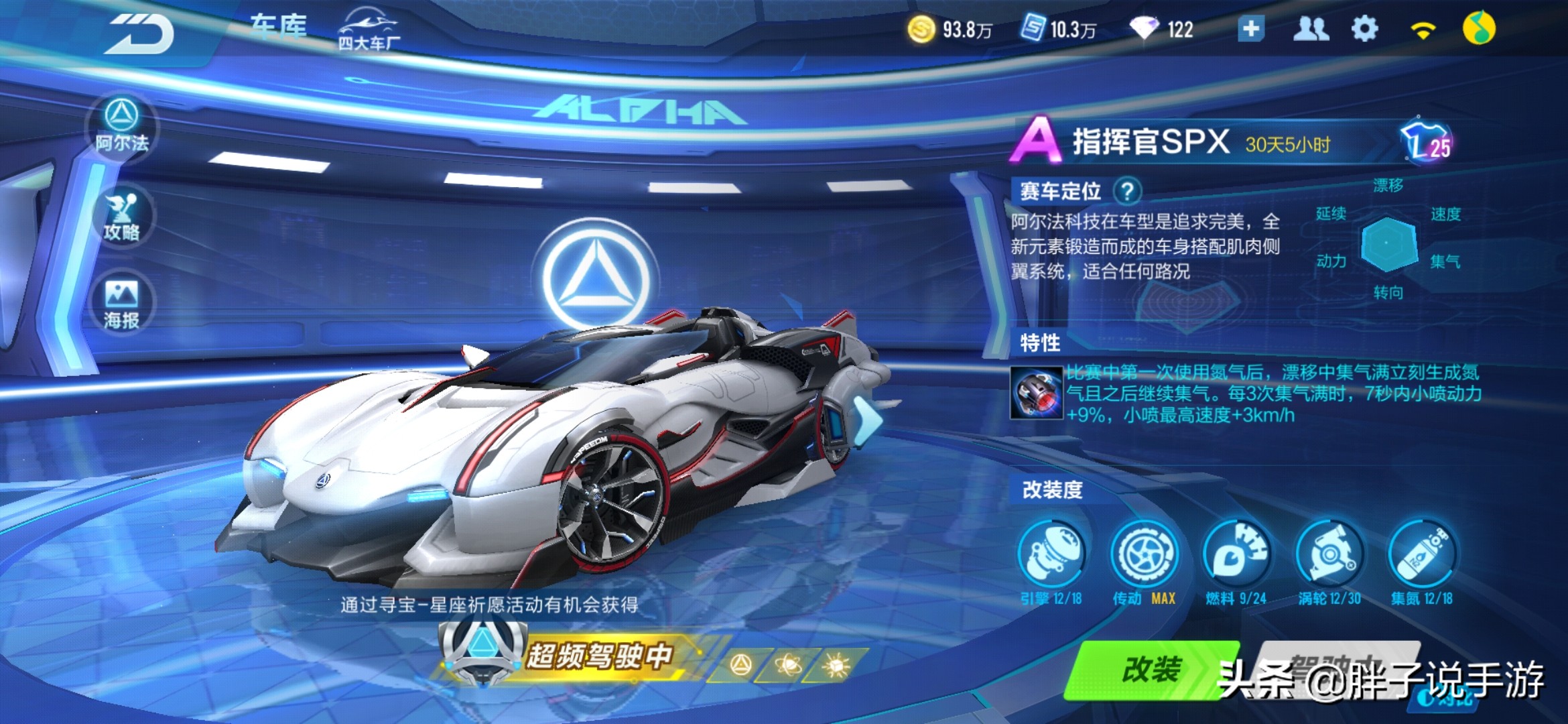Show 赛车定位 help question mark
Viewport: 1568px width, 724px height.
(1127, 192)
